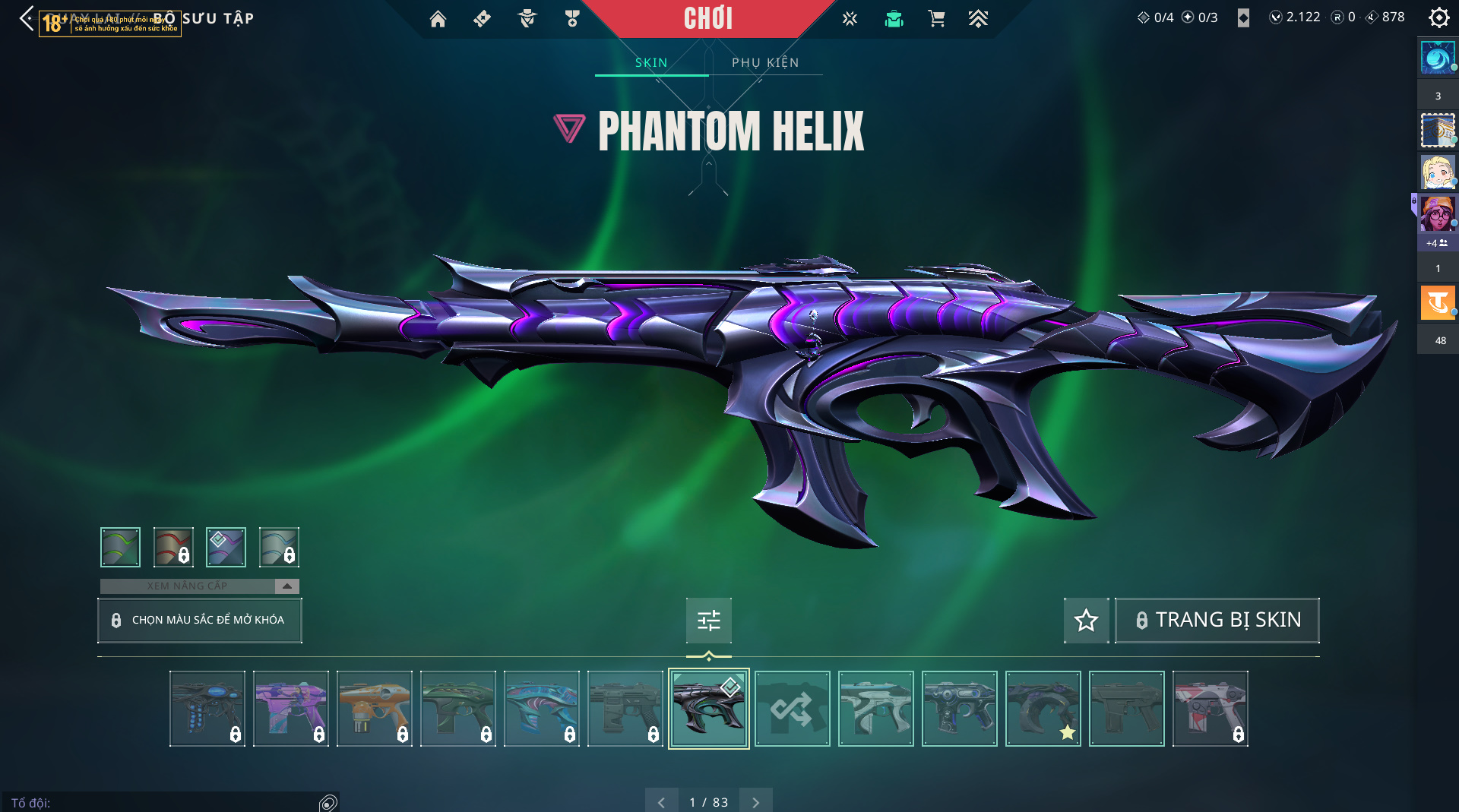Go to next skin page arrow
1459x812 pixels.
pyautogui.click(x=755, y=802)
